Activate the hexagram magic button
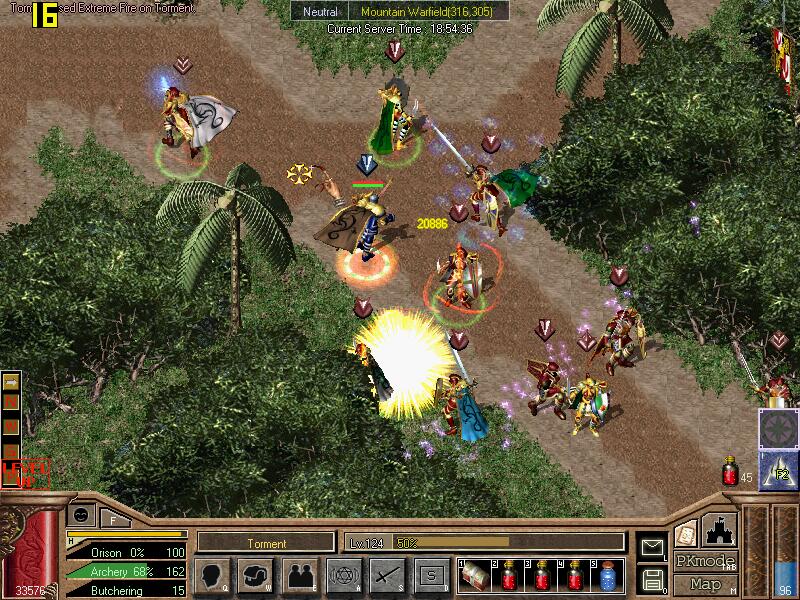800x600 pixels. tap(342, 576)
